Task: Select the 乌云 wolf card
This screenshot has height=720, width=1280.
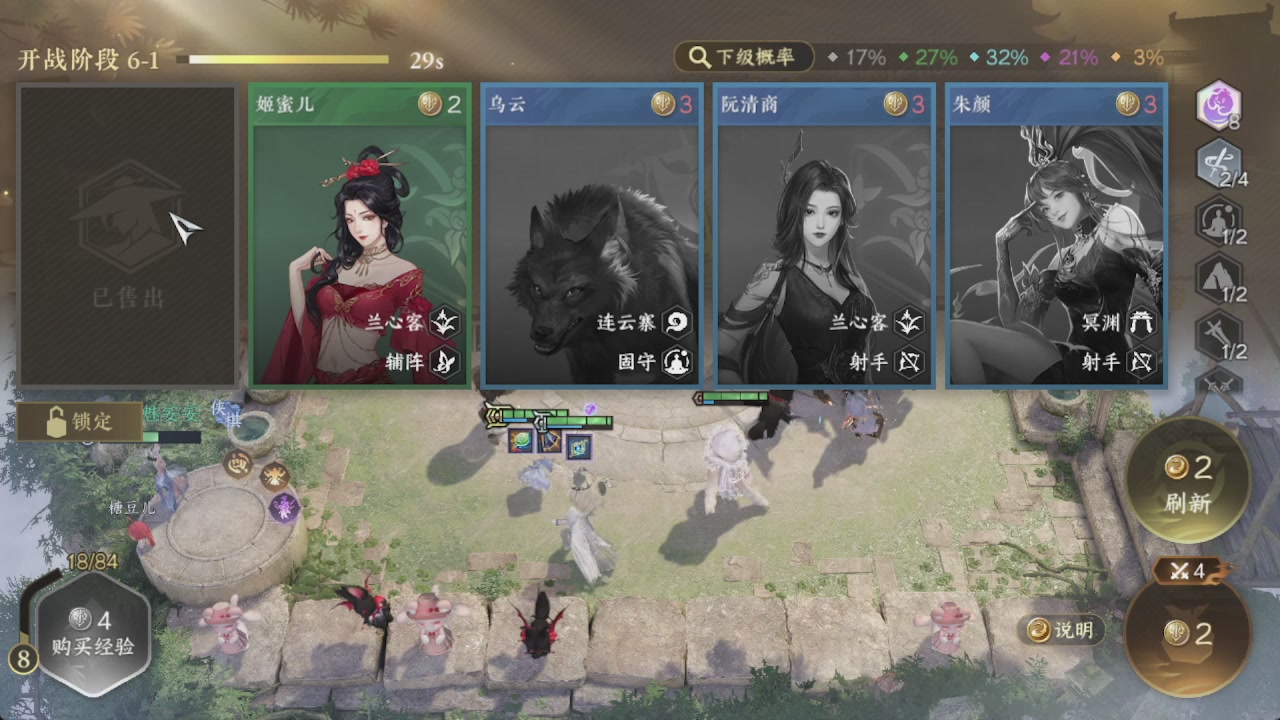Action: coord(591,236)
